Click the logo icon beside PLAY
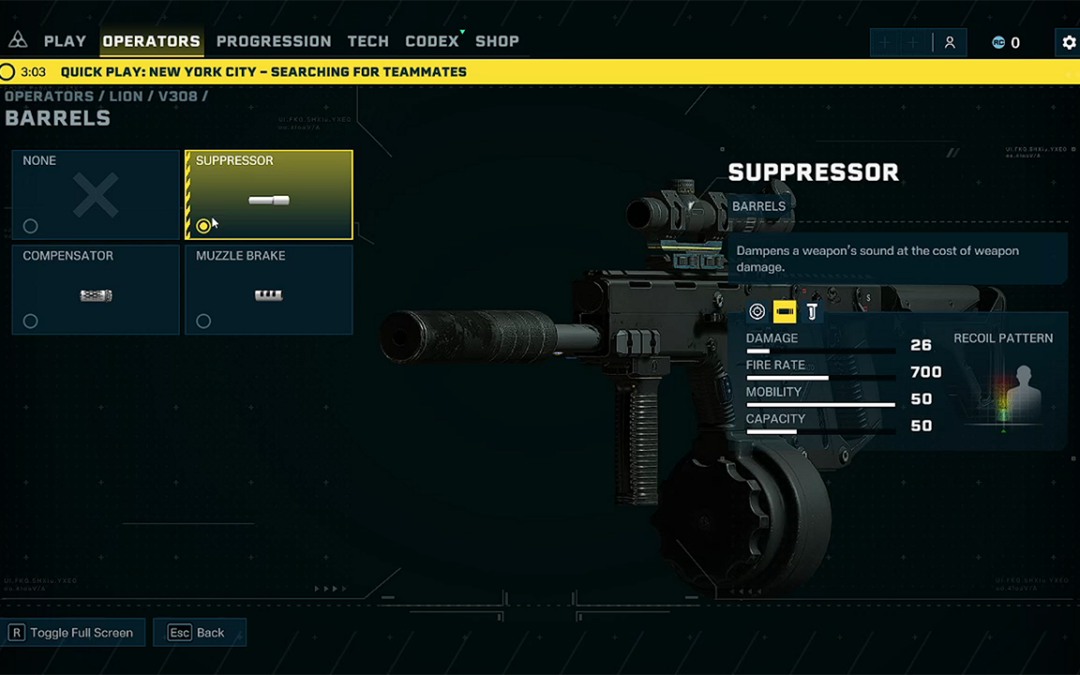1080x675 pixels. coord(18,41)
